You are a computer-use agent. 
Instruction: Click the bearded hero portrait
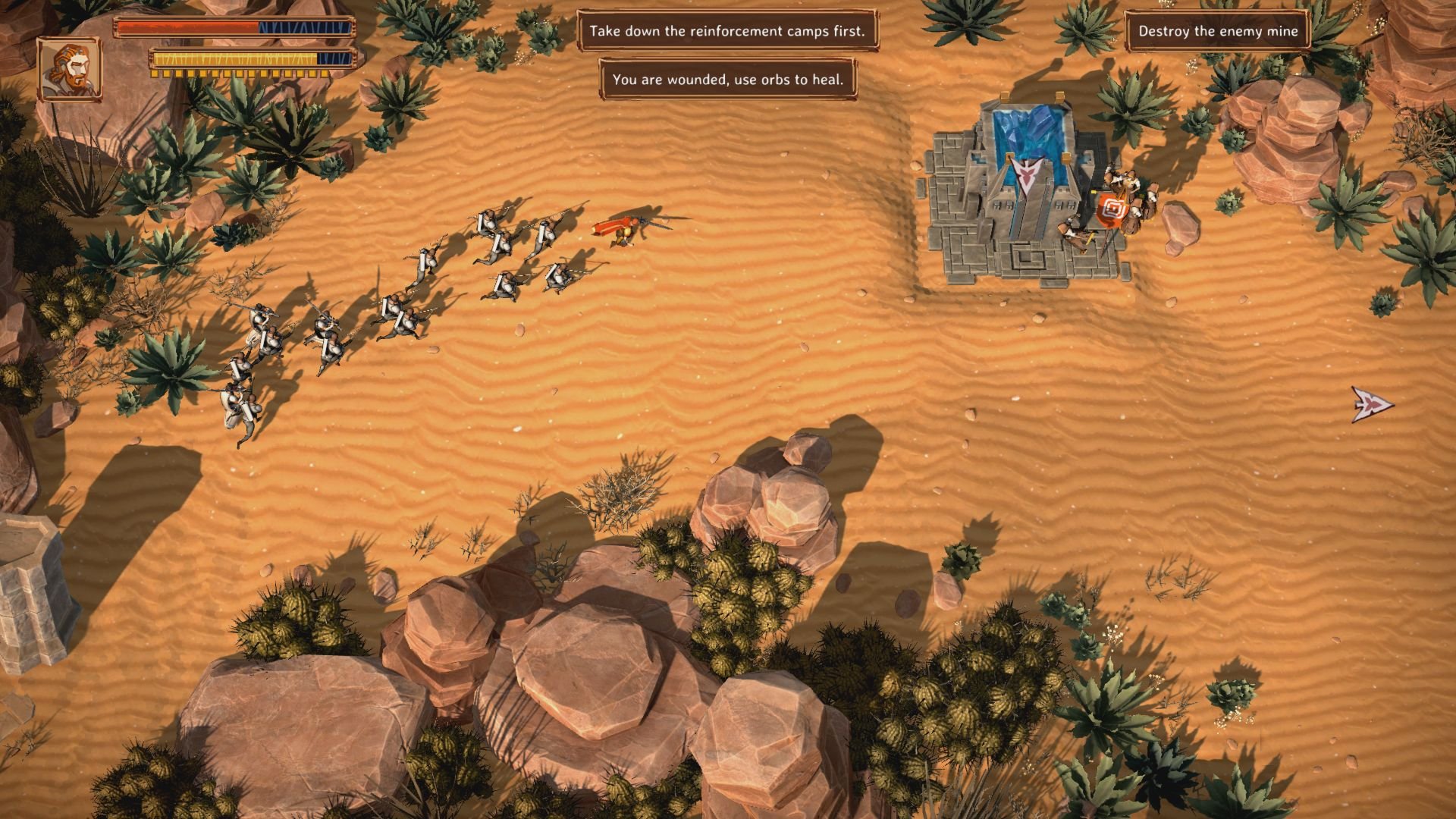[69, 69]
